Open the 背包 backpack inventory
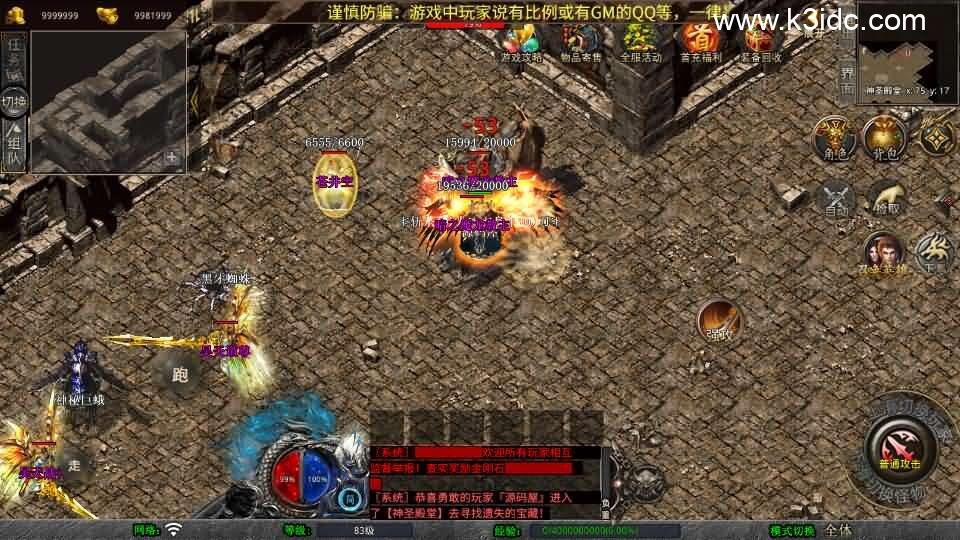 [885, 137]
